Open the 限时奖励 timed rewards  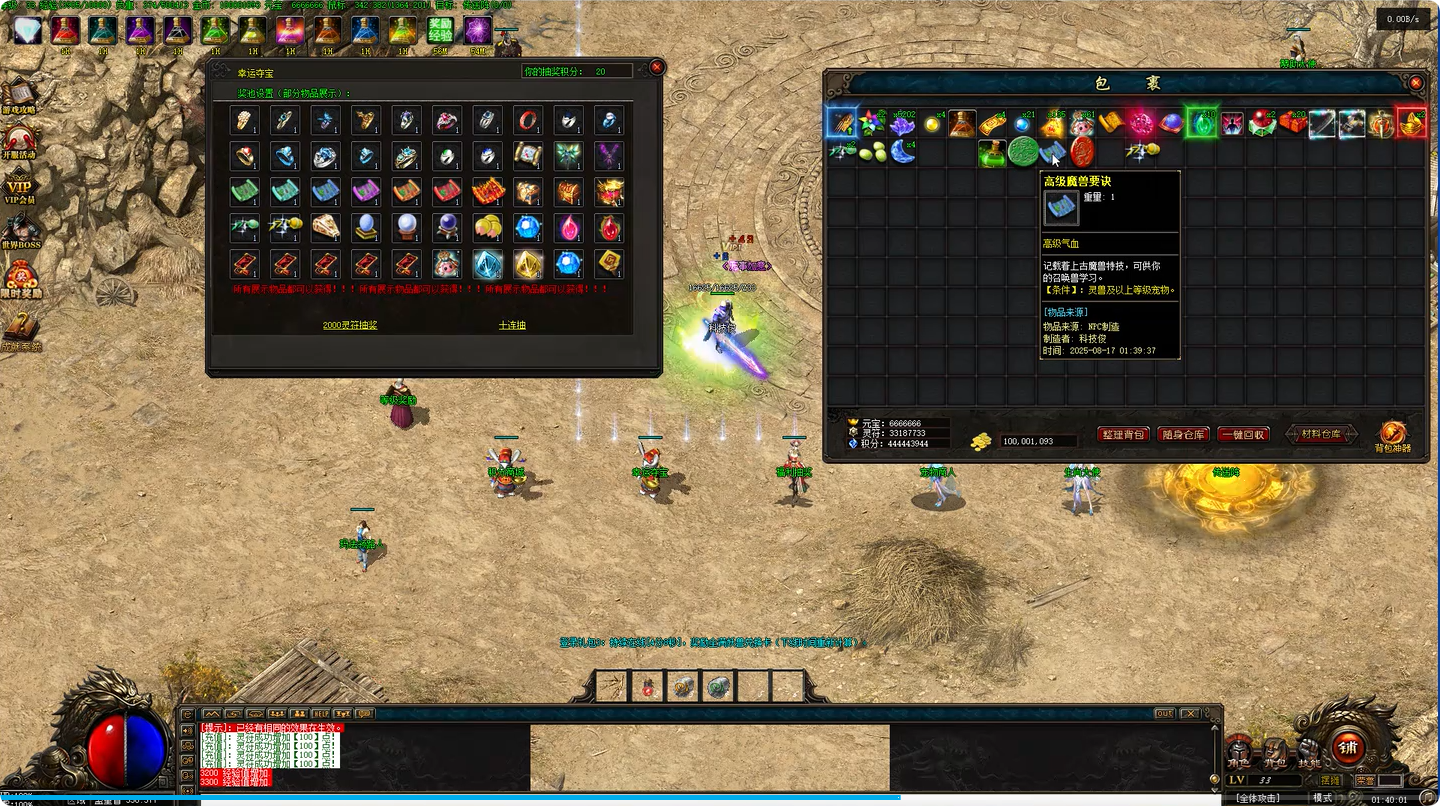20,279
